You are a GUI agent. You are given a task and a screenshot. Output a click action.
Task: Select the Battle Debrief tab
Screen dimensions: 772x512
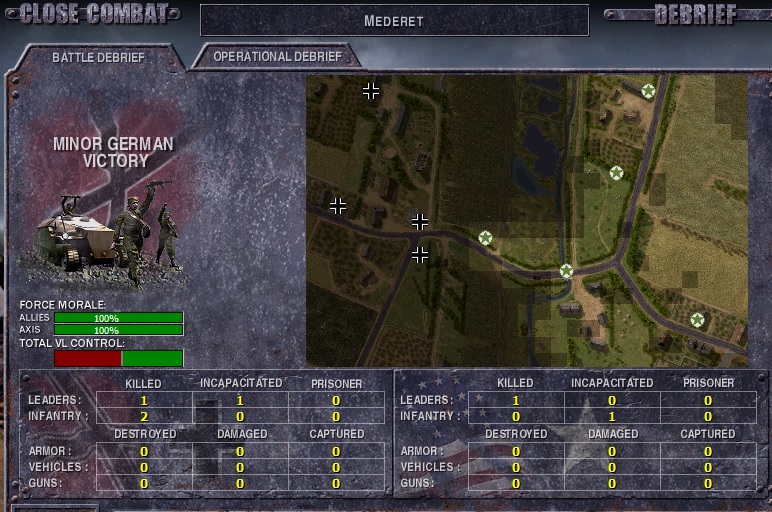98,58
